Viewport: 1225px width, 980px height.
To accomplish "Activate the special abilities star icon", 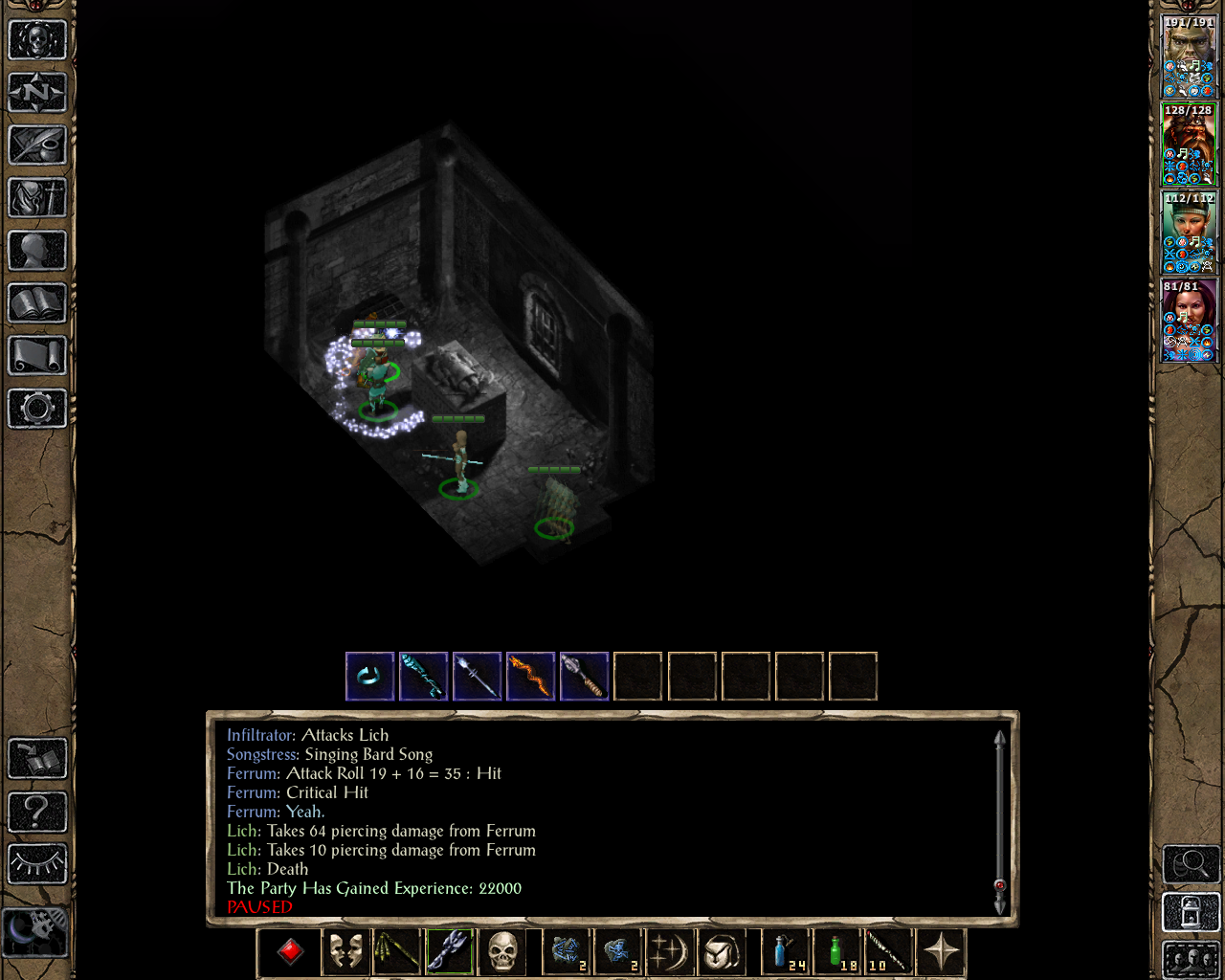I will (941, 950).
